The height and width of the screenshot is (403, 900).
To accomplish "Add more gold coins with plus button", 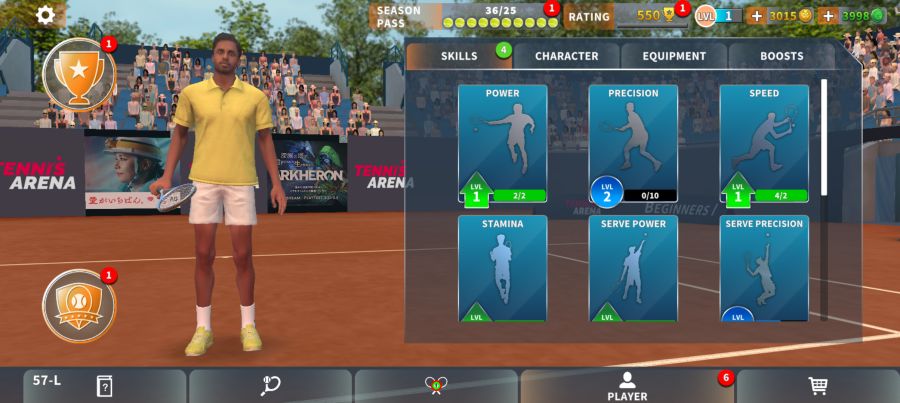I will tap(756, 16).
